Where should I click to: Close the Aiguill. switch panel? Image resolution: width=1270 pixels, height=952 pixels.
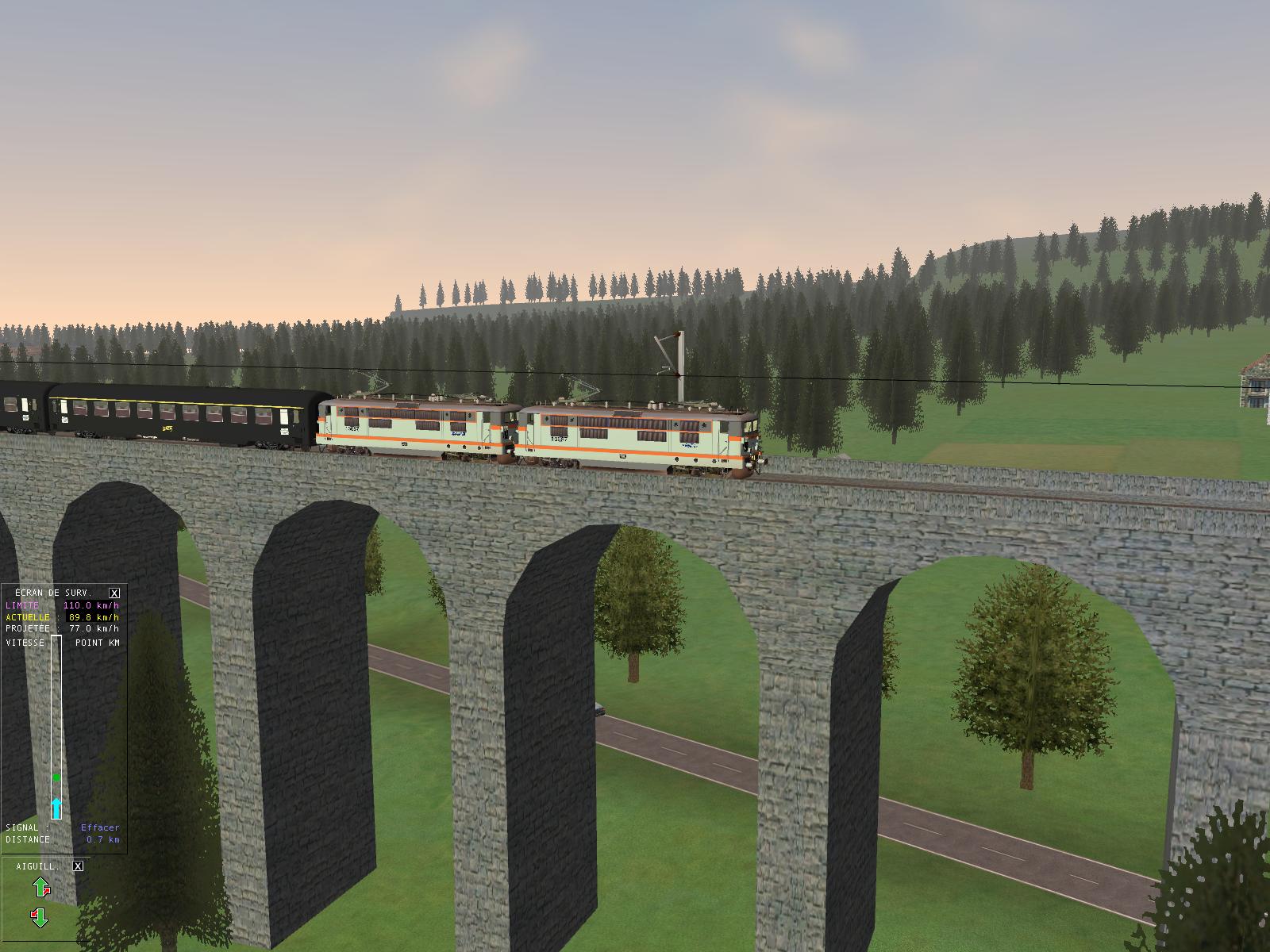(x=78, y=866)
